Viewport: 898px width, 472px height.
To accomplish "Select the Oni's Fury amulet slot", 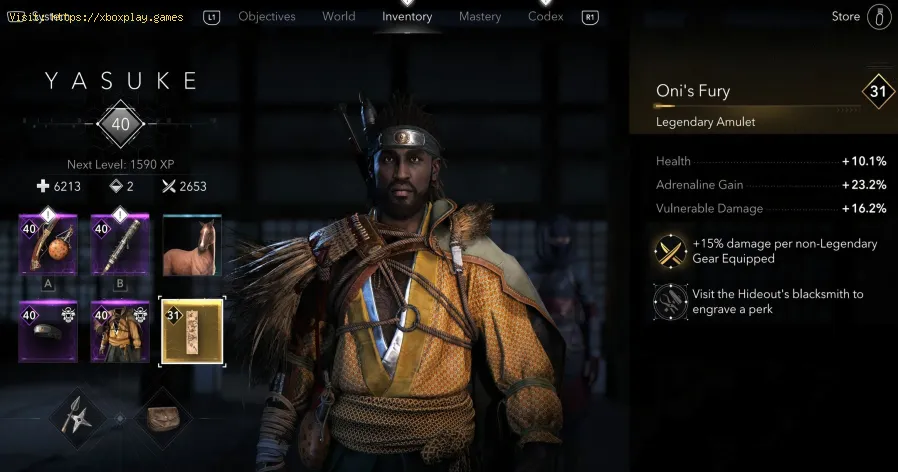I will pos(192,331).
